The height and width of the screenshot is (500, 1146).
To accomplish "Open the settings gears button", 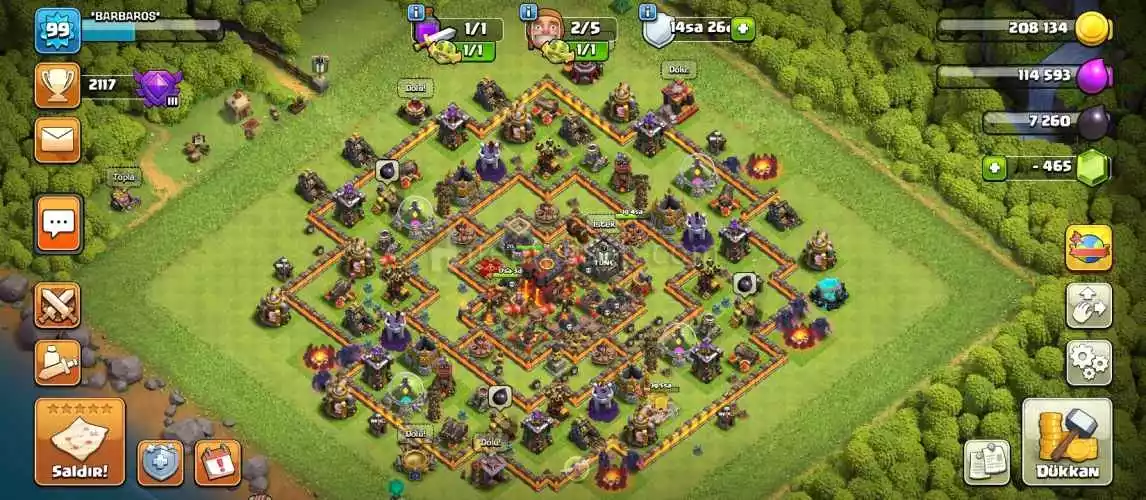I will click(1088, 362).
